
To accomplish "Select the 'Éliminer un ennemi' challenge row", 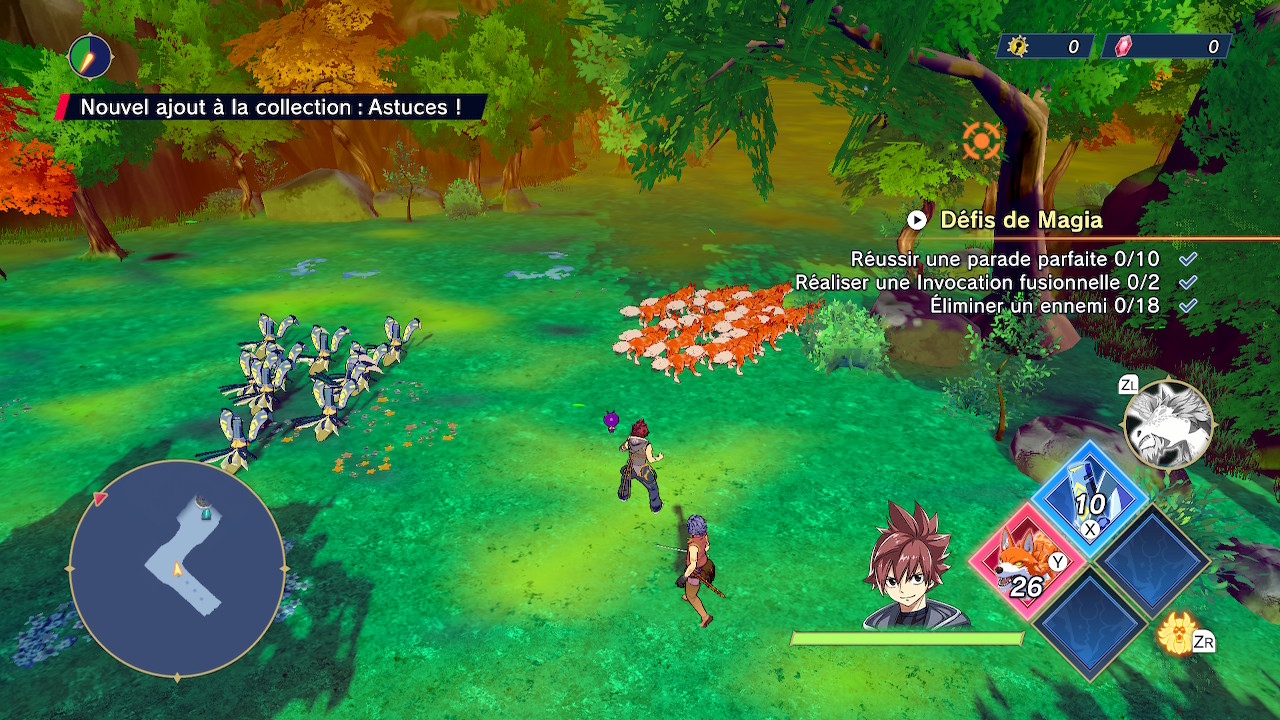I will (x=1044, y=306).
